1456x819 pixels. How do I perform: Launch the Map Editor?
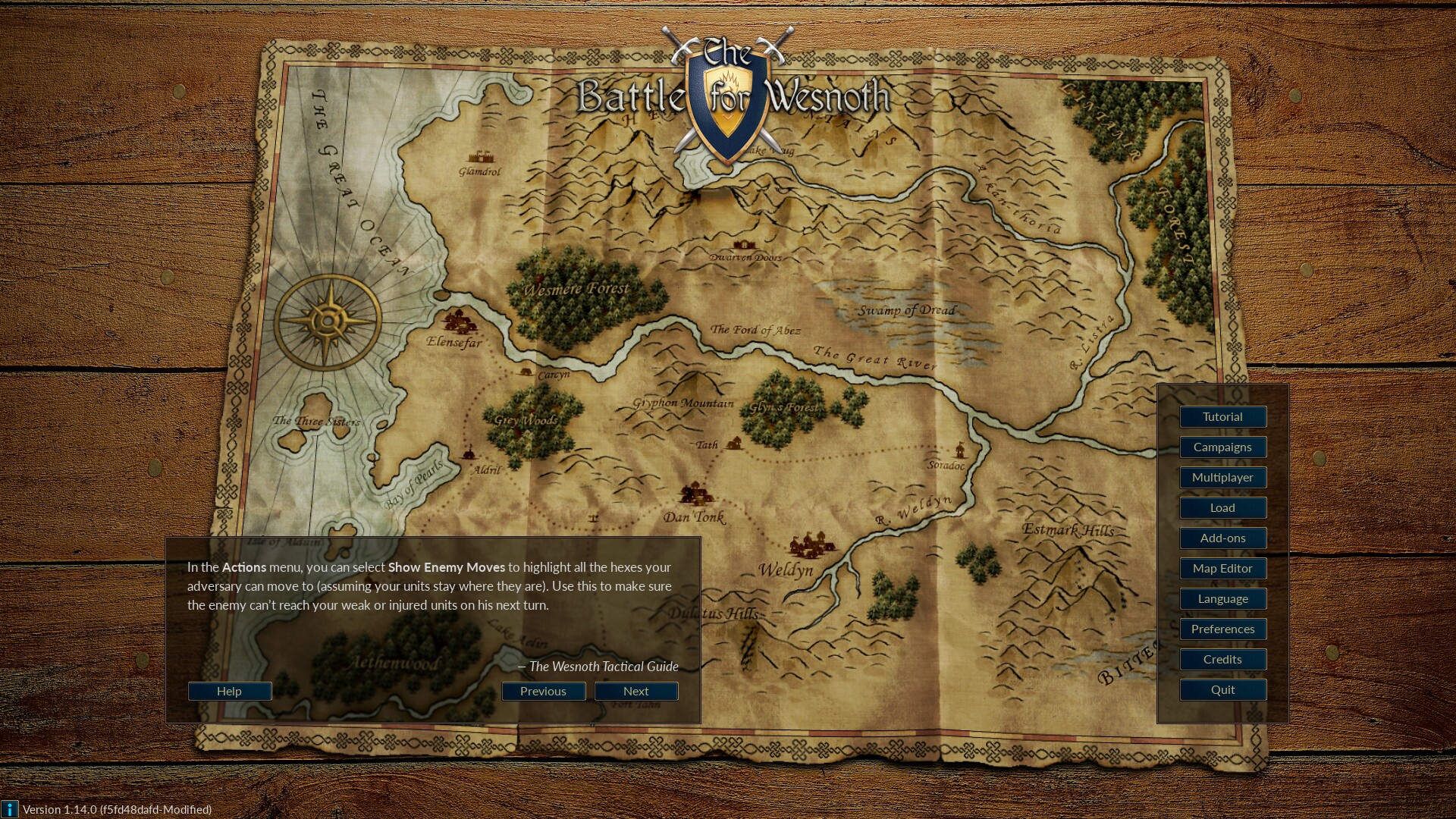(1222, 568)
